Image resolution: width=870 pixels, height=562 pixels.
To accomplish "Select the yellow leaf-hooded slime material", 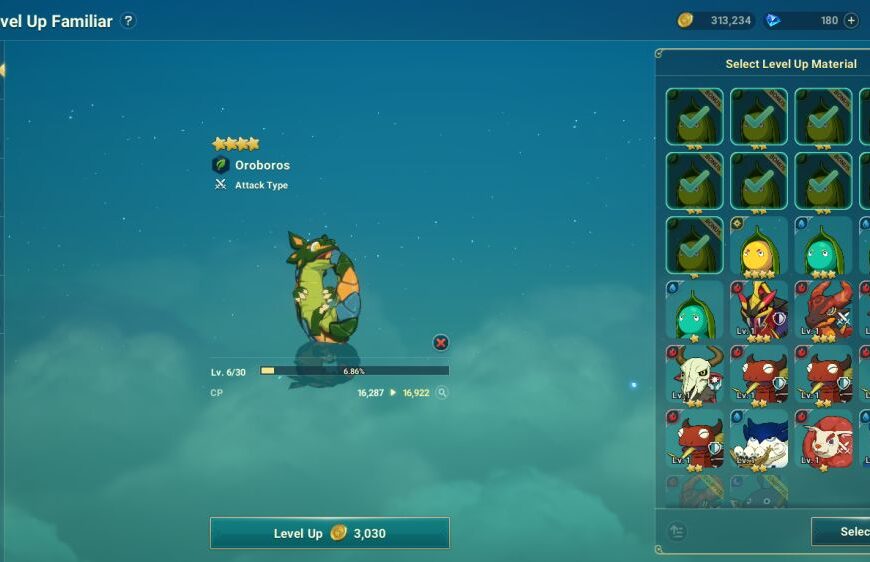I will [x=759, y=247].
